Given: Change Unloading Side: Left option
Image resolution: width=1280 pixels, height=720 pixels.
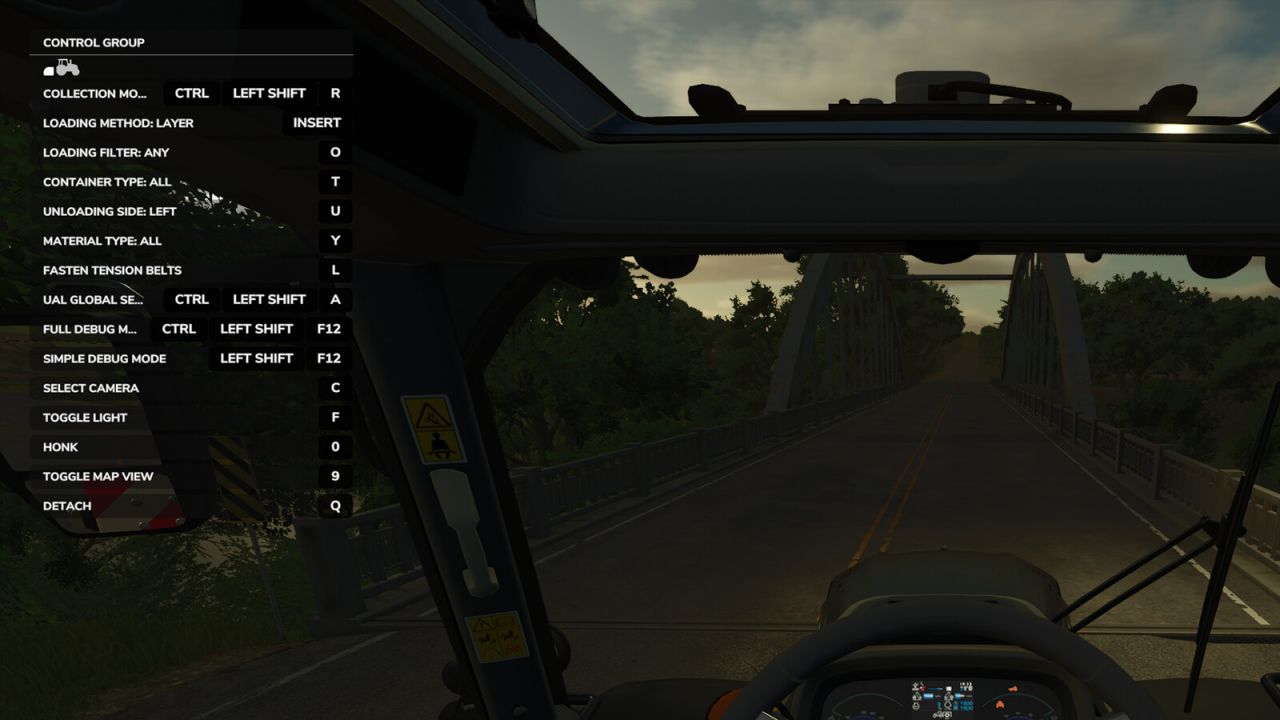Looking at the screenshot, I should [108, 211].
